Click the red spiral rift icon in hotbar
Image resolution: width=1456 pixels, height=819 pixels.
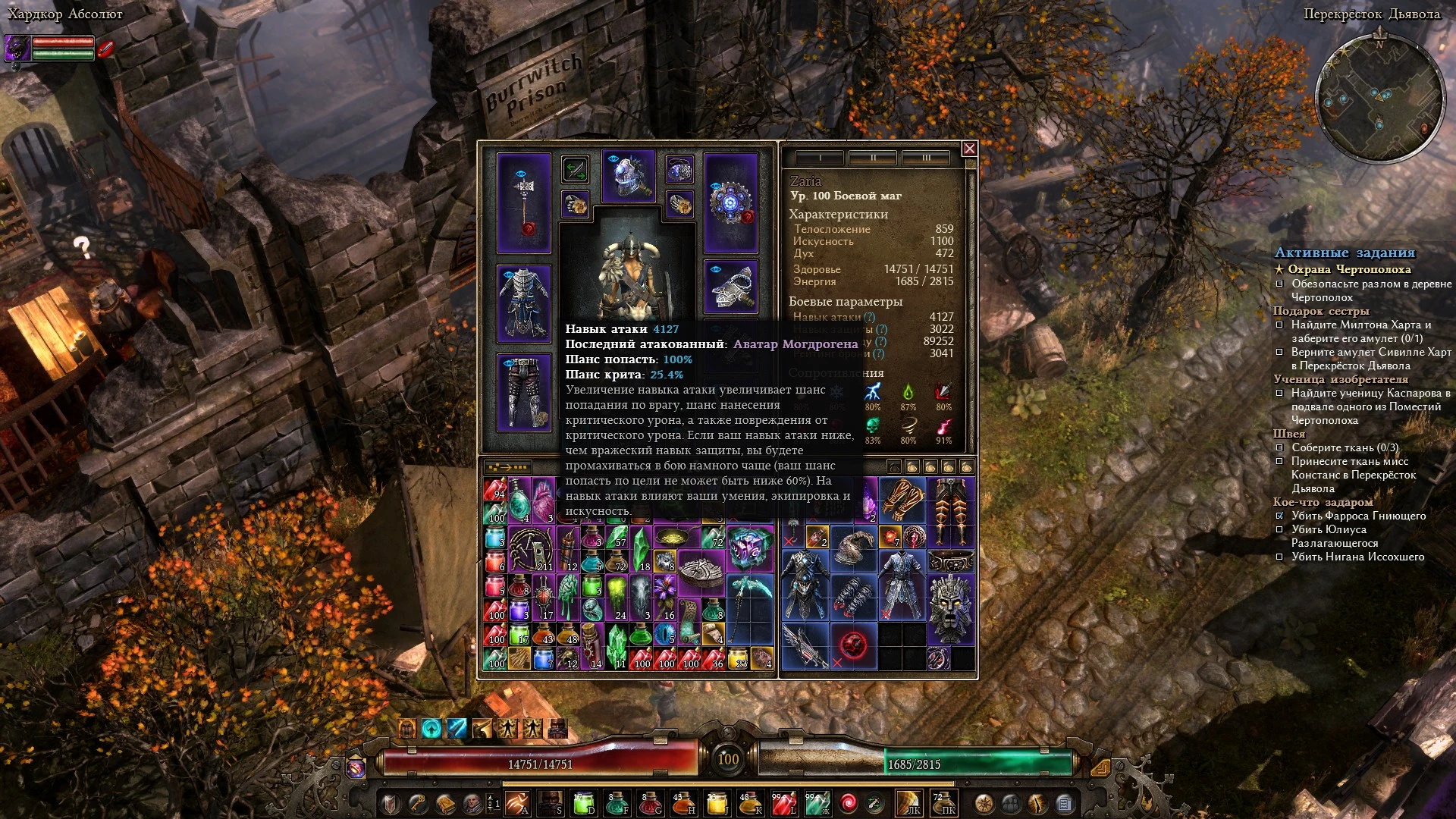coord(848,802)
